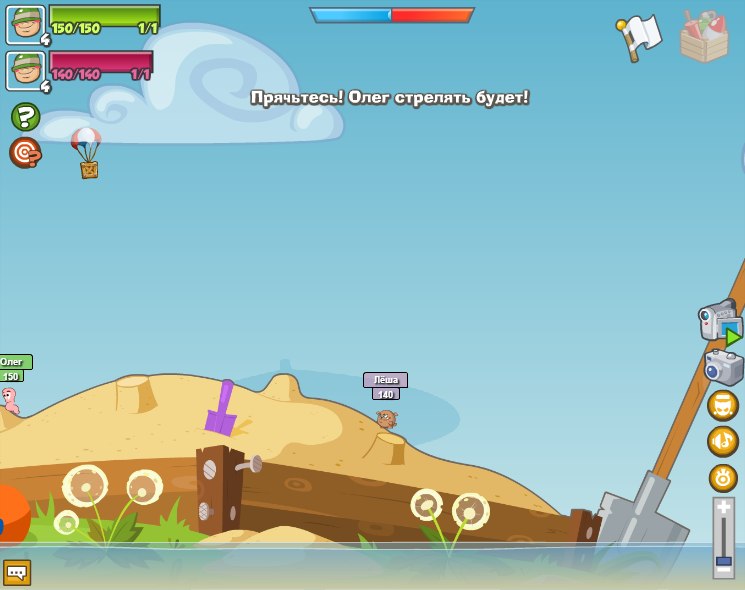Zoom out with the minus on slider
745x590 pixels.
pyautogui.click(x=724, y=572)
